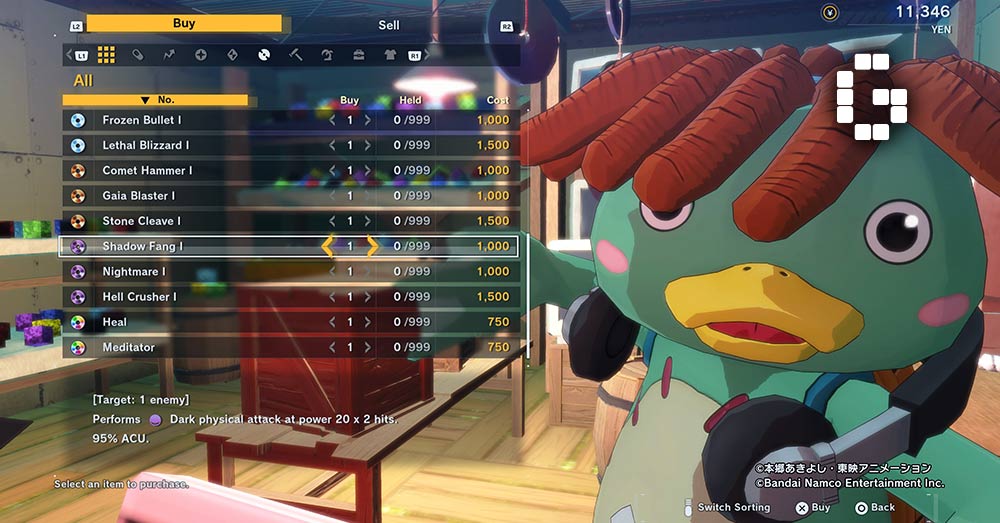
Task: Select the Gaia Blaster I item
Action: pyautogui.click(x=138, y=196)
